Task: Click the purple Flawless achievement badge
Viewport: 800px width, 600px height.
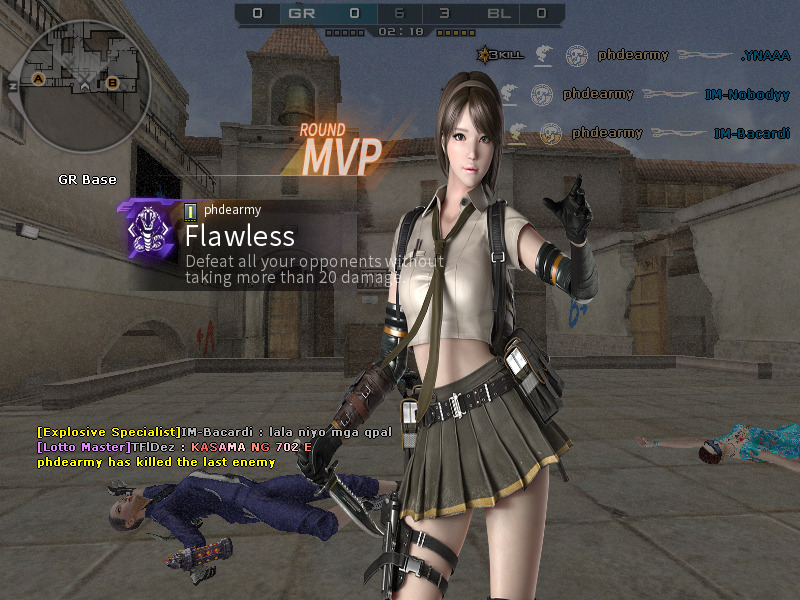Action: 148,230
